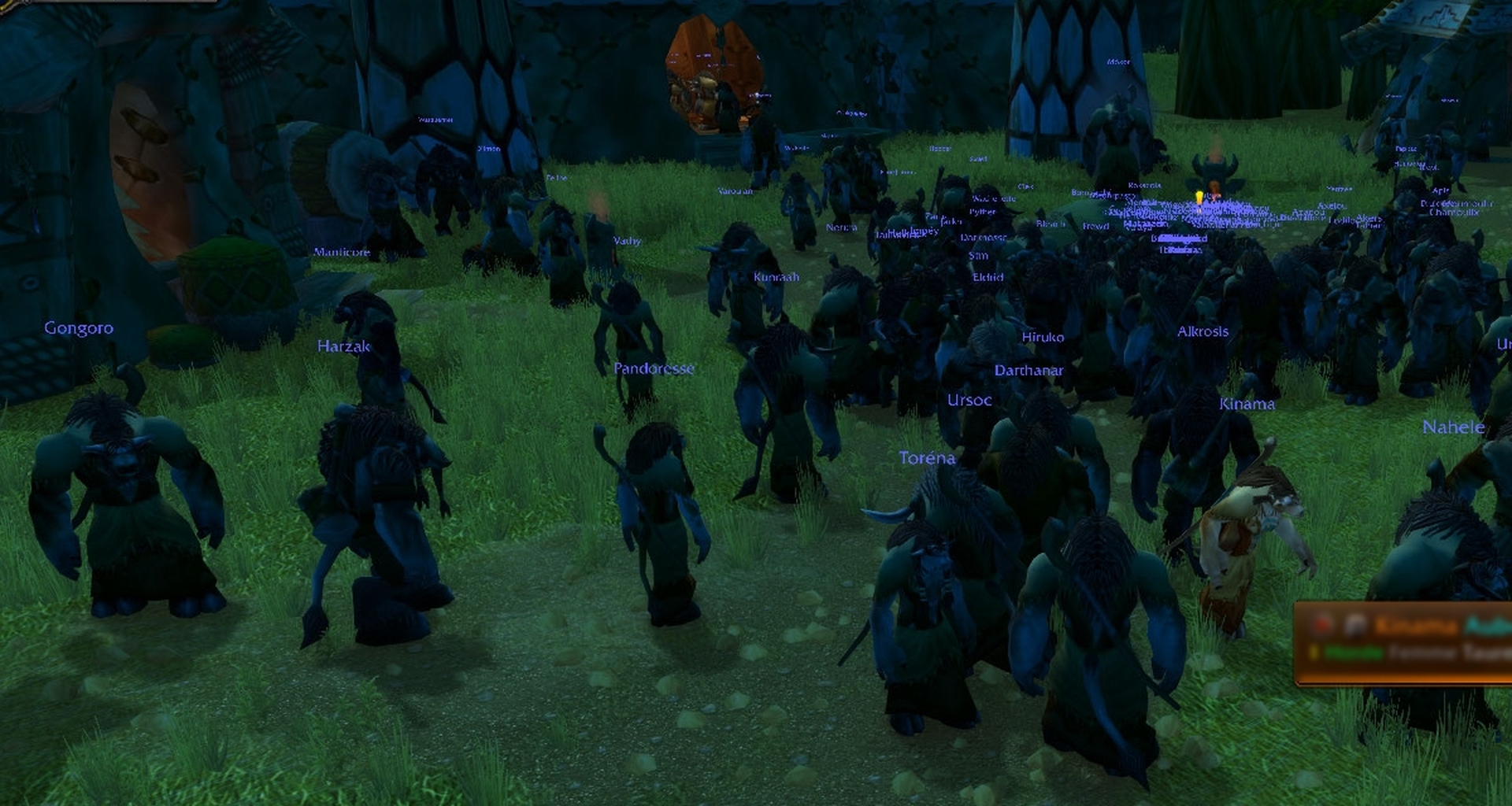
Task: Select Vathy in the crowd
Action: (x=628, y=240)
